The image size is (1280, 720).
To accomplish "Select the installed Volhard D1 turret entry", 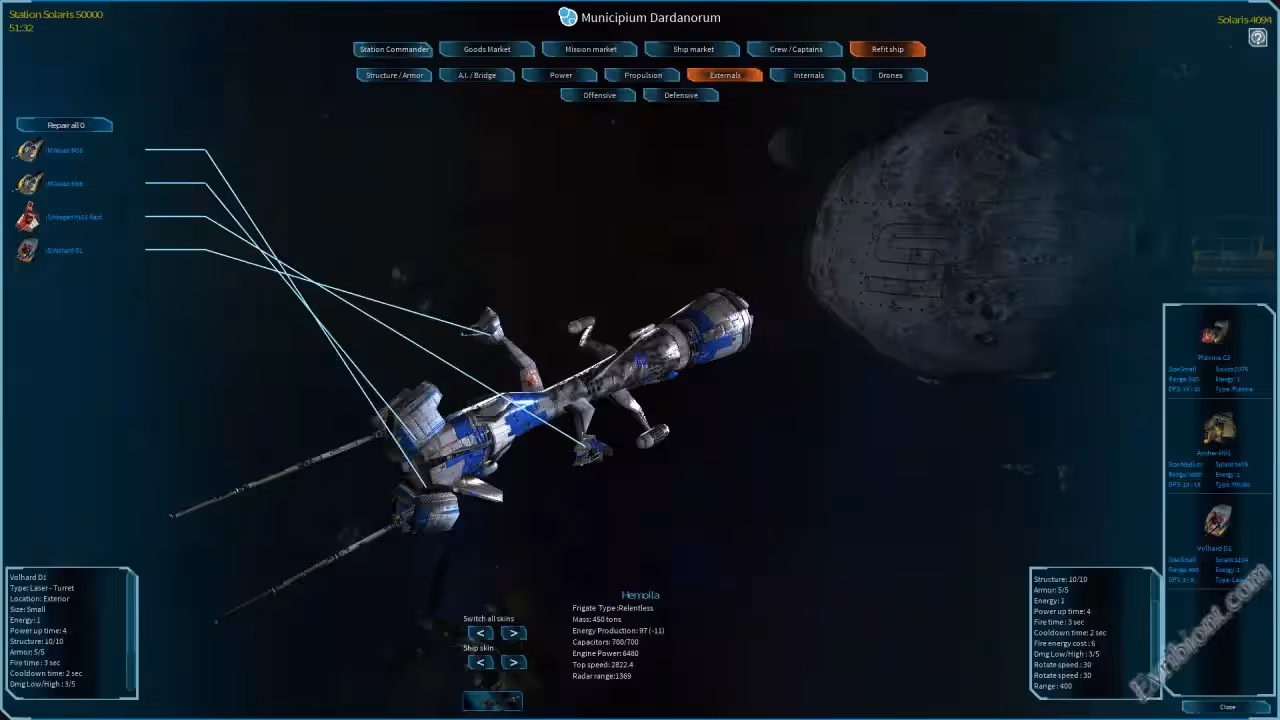I will pos(64,250).
